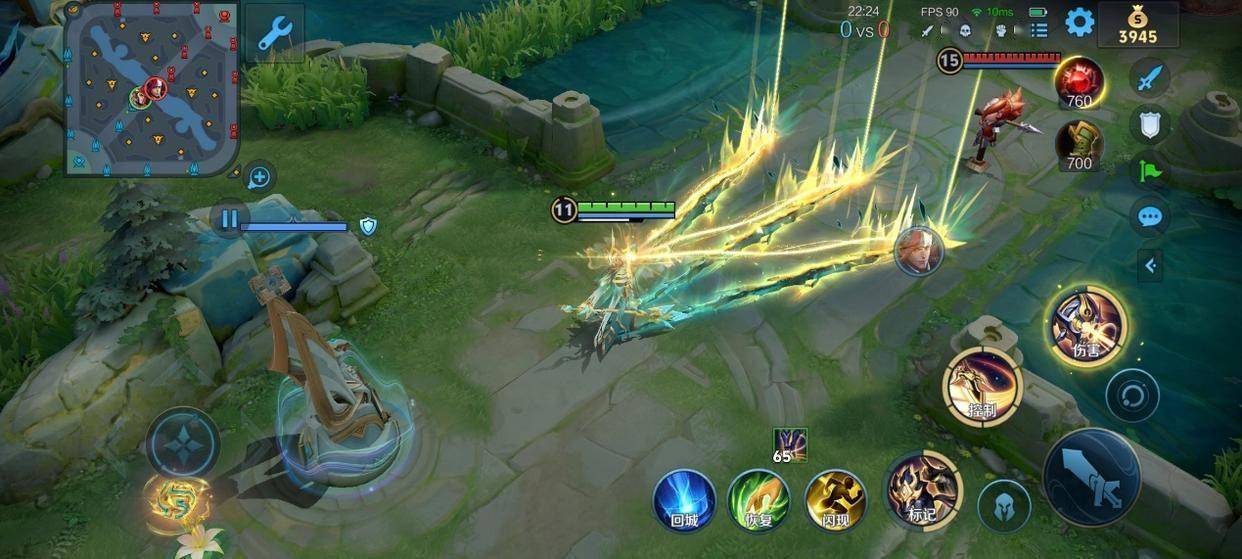Tap the large sword basic attack button
The width and height of the screenshot is (1242, 559).
1092,478
